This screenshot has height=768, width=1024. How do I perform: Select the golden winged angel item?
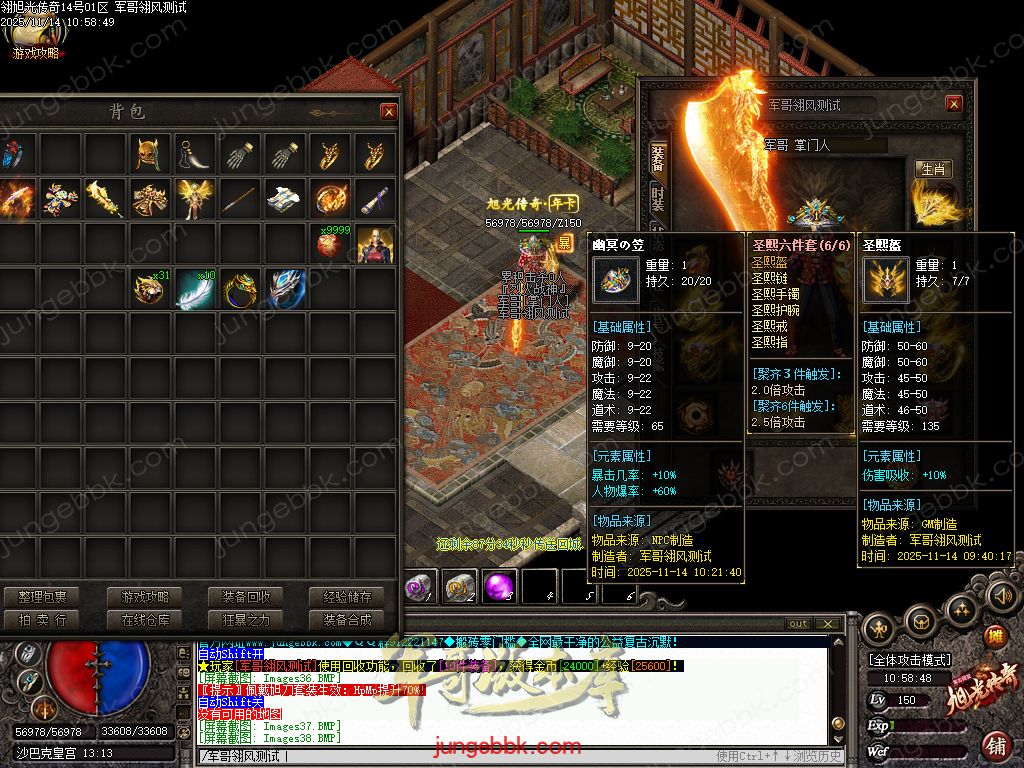(194, 199)
